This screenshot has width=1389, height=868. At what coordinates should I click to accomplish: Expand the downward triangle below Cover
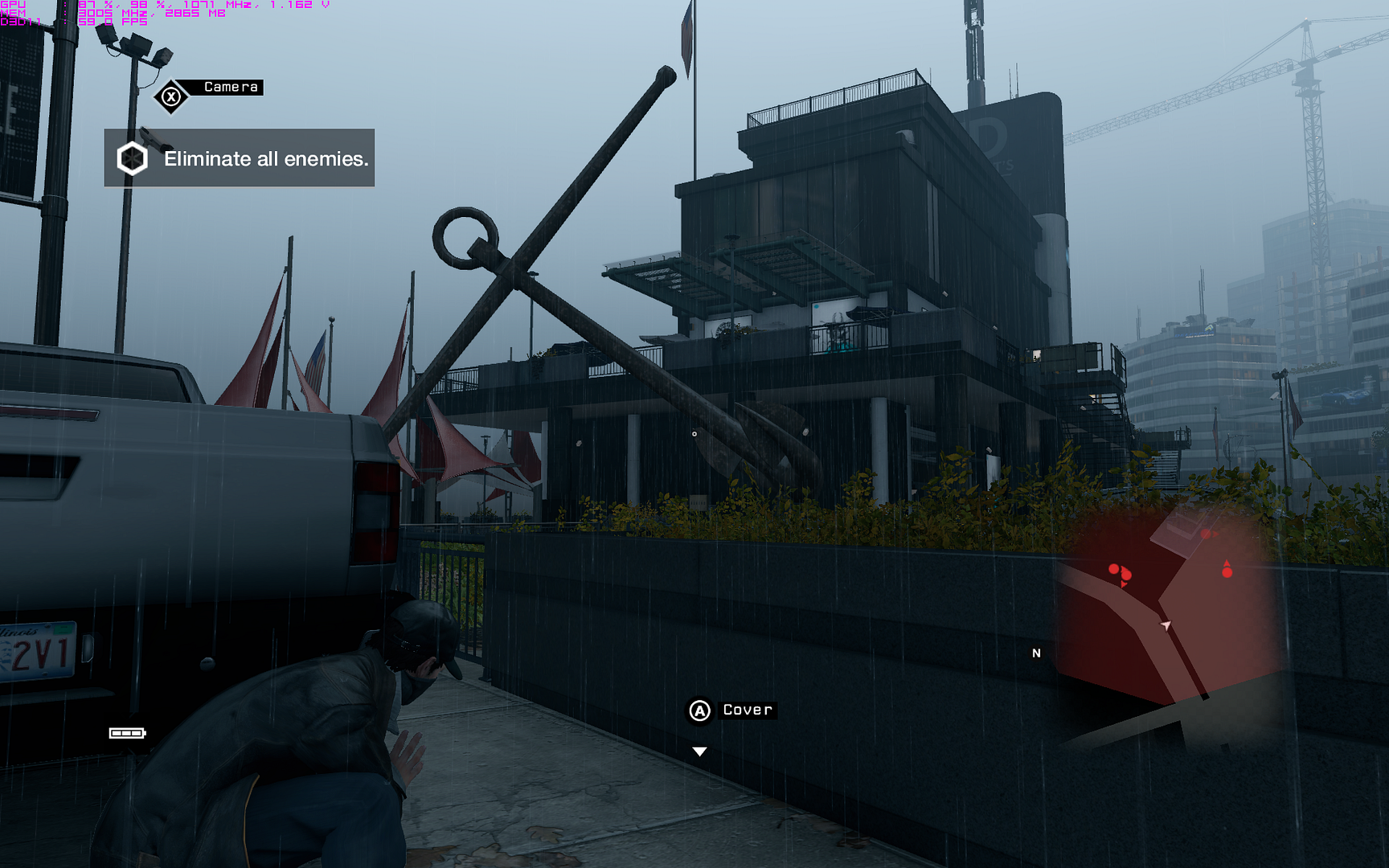[699, 751]
